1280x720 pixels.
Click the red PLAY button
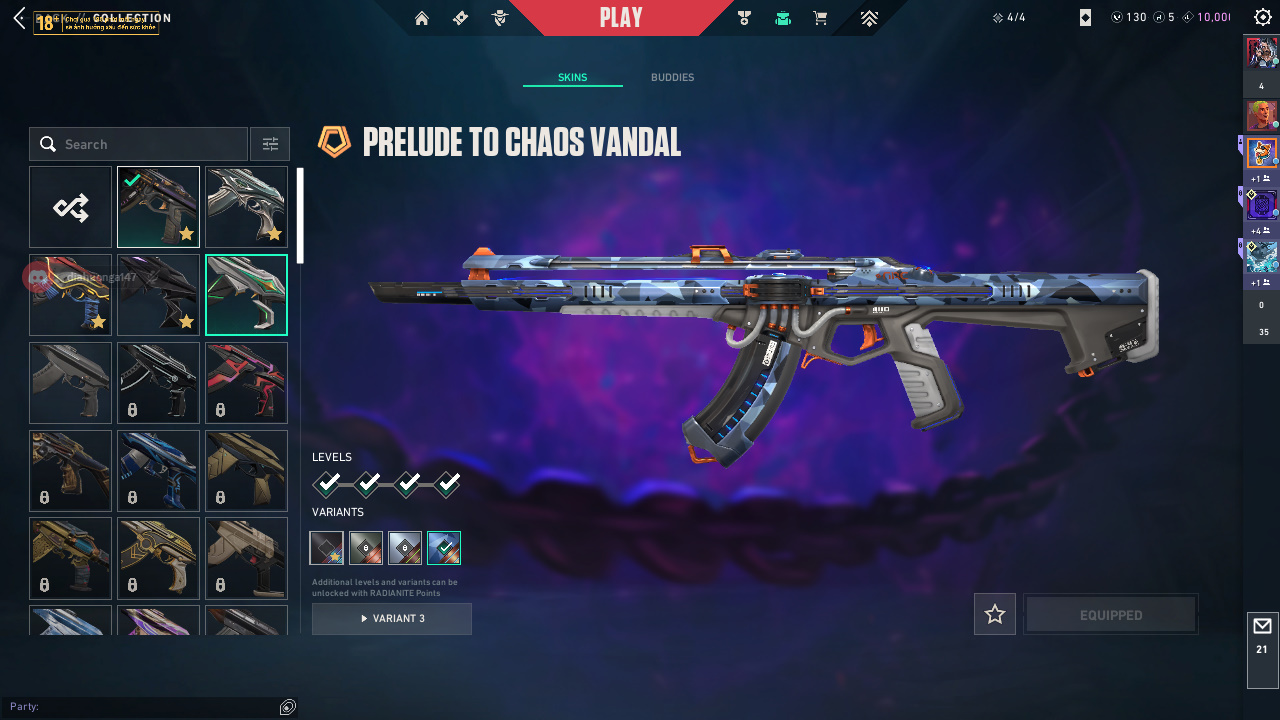(x=621, y=18)
